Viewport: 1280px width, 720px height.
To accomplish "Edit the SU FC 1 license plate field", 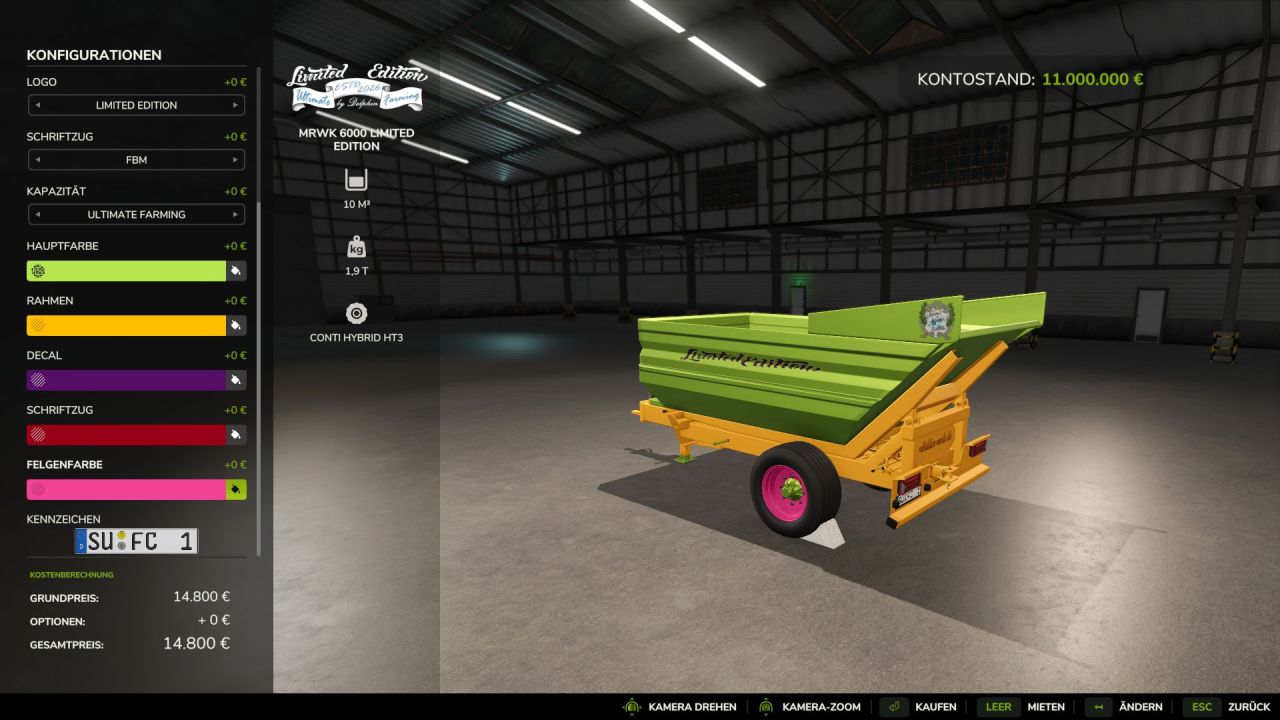I will coord(136,539).
